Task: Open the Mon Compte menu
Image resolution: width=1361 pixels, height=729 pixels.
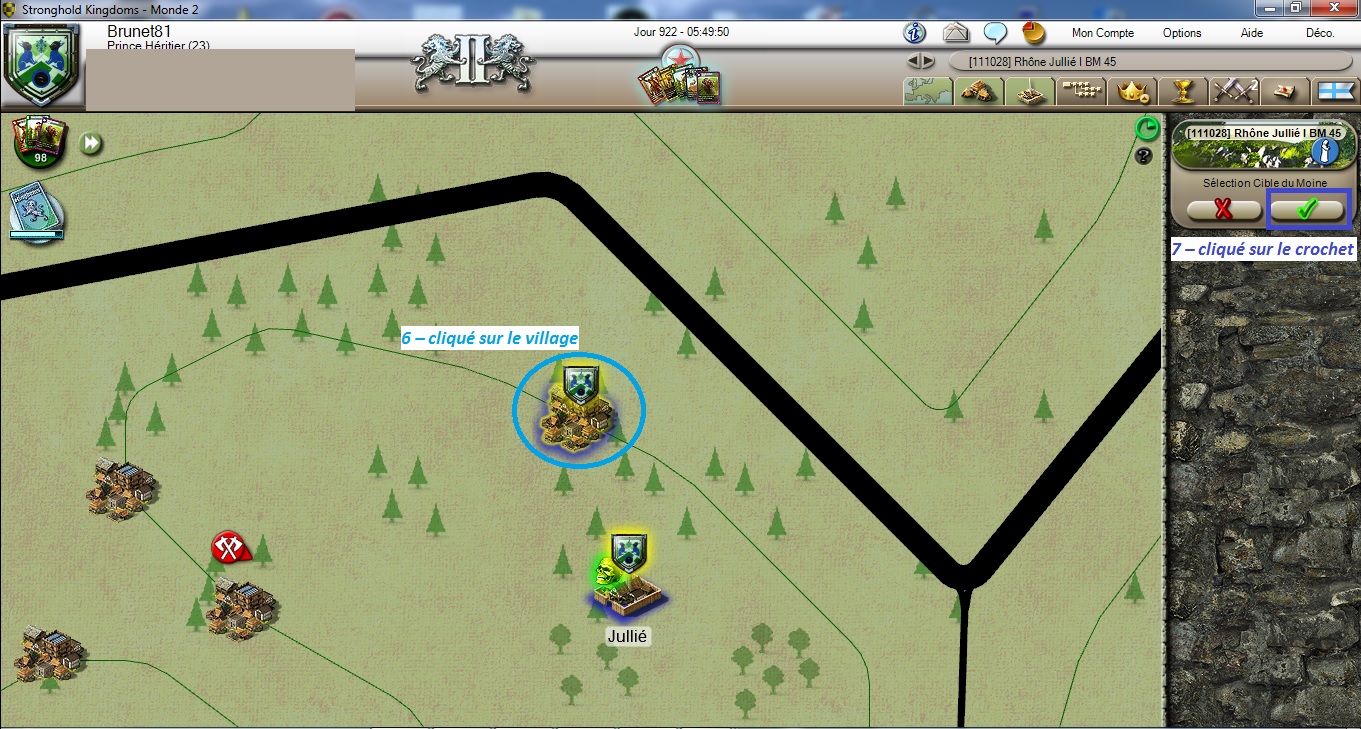Action: pyautogui.click(x=1102, y=33)
